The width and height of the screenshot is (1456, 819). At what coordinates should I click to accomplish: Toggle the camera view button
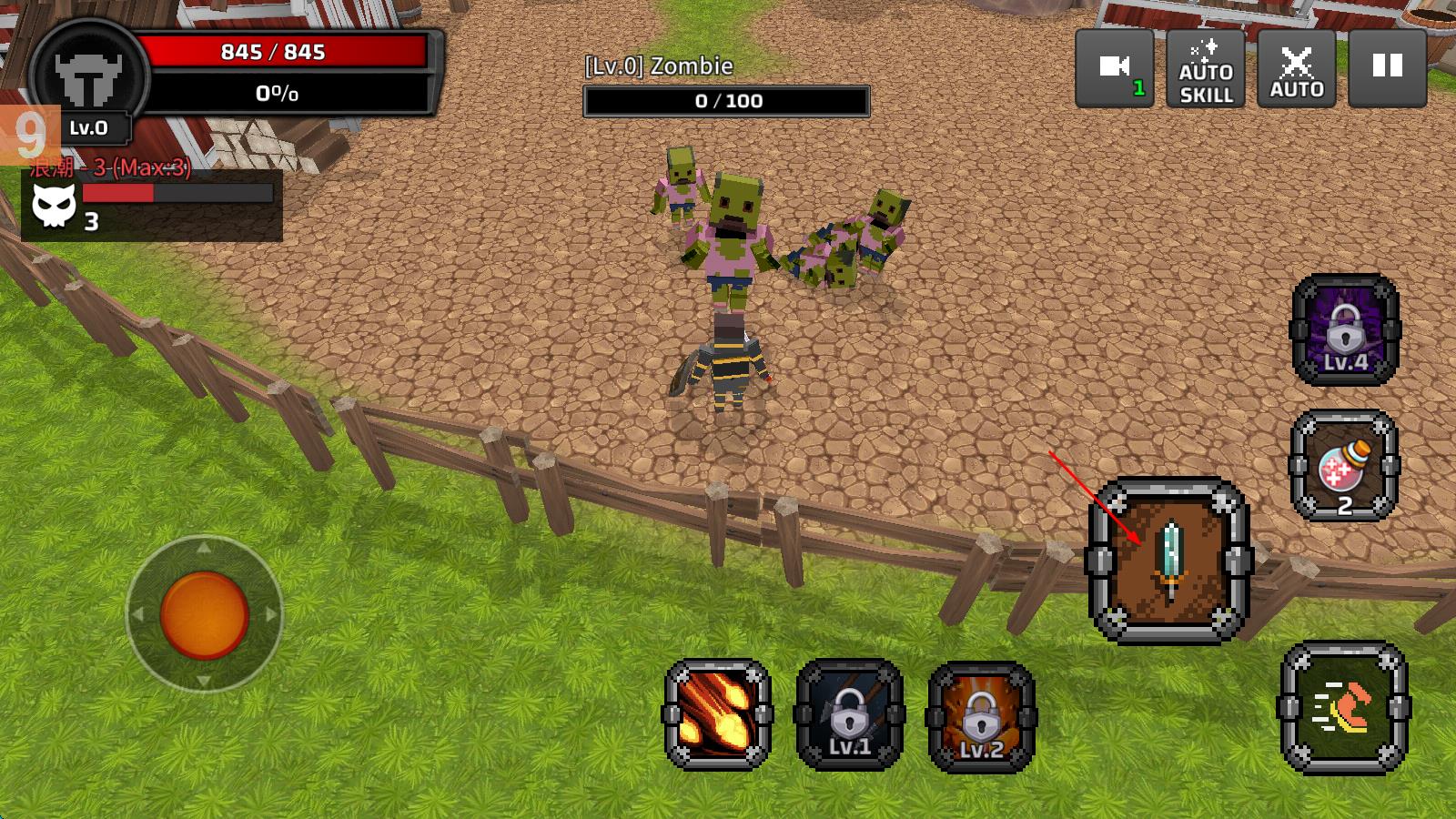click(1115, 68)
